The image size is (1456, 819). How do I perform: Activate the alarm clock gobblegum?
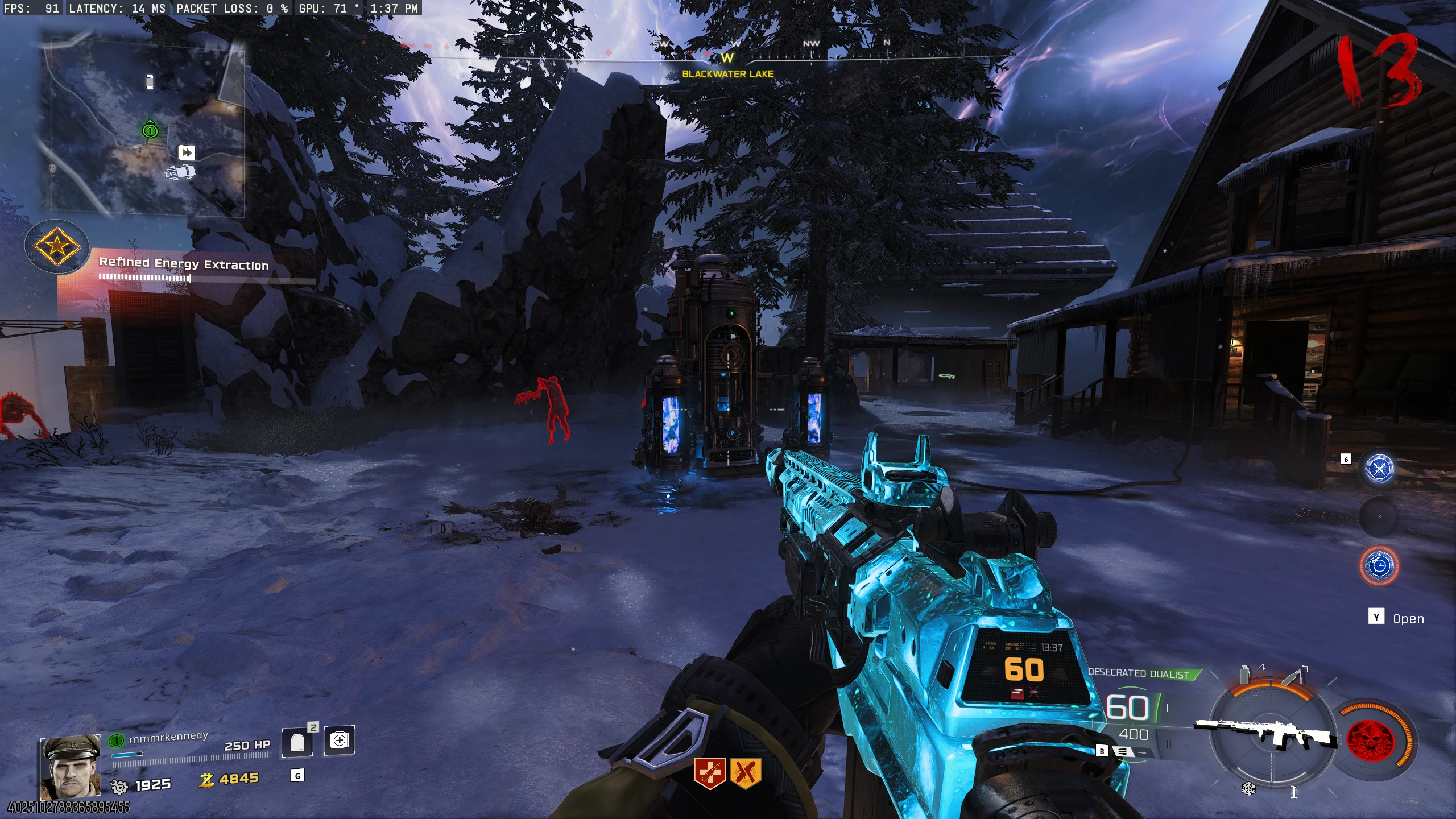(x=1379, y=565)
